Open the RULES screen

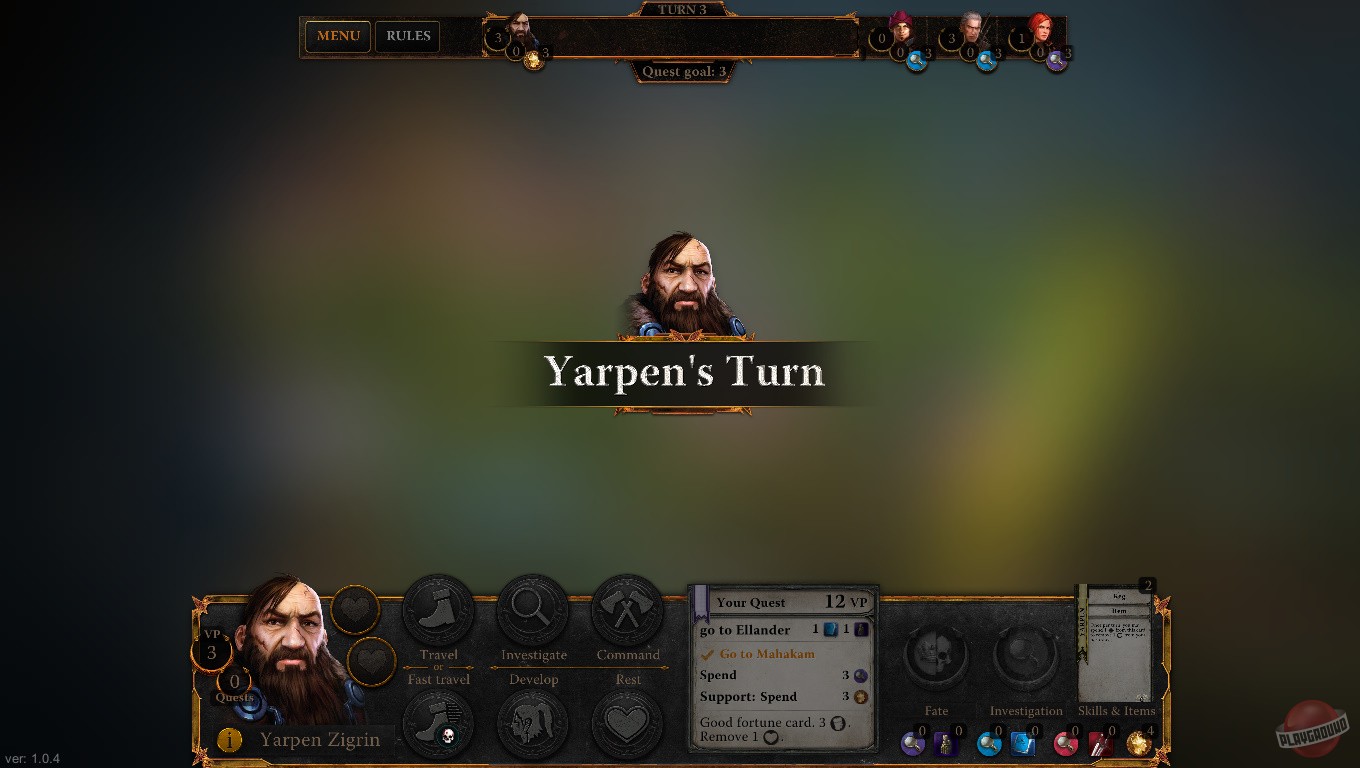coord(407,36)
